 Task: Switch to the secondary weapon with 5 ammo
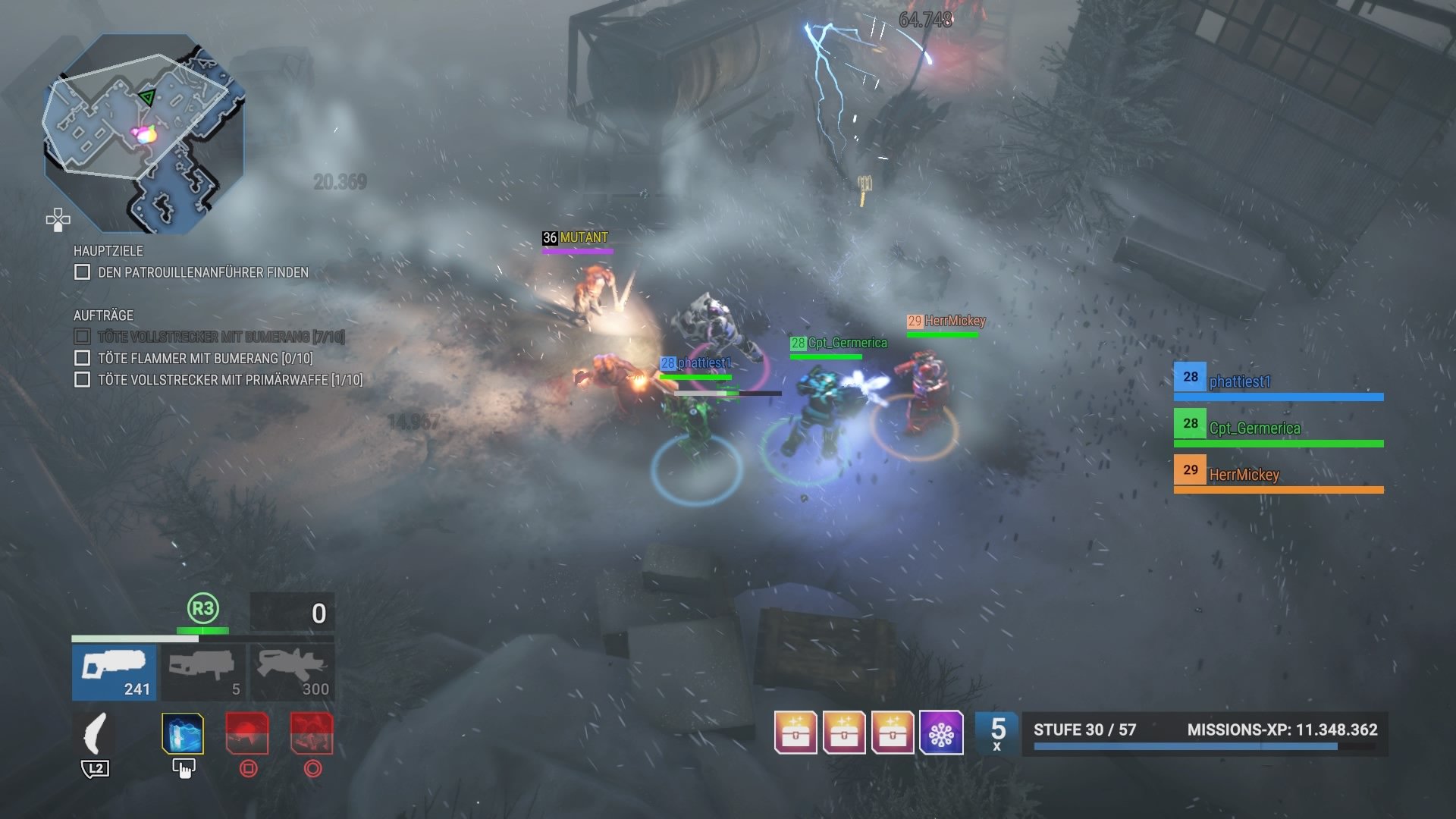[x=203, y=672]
